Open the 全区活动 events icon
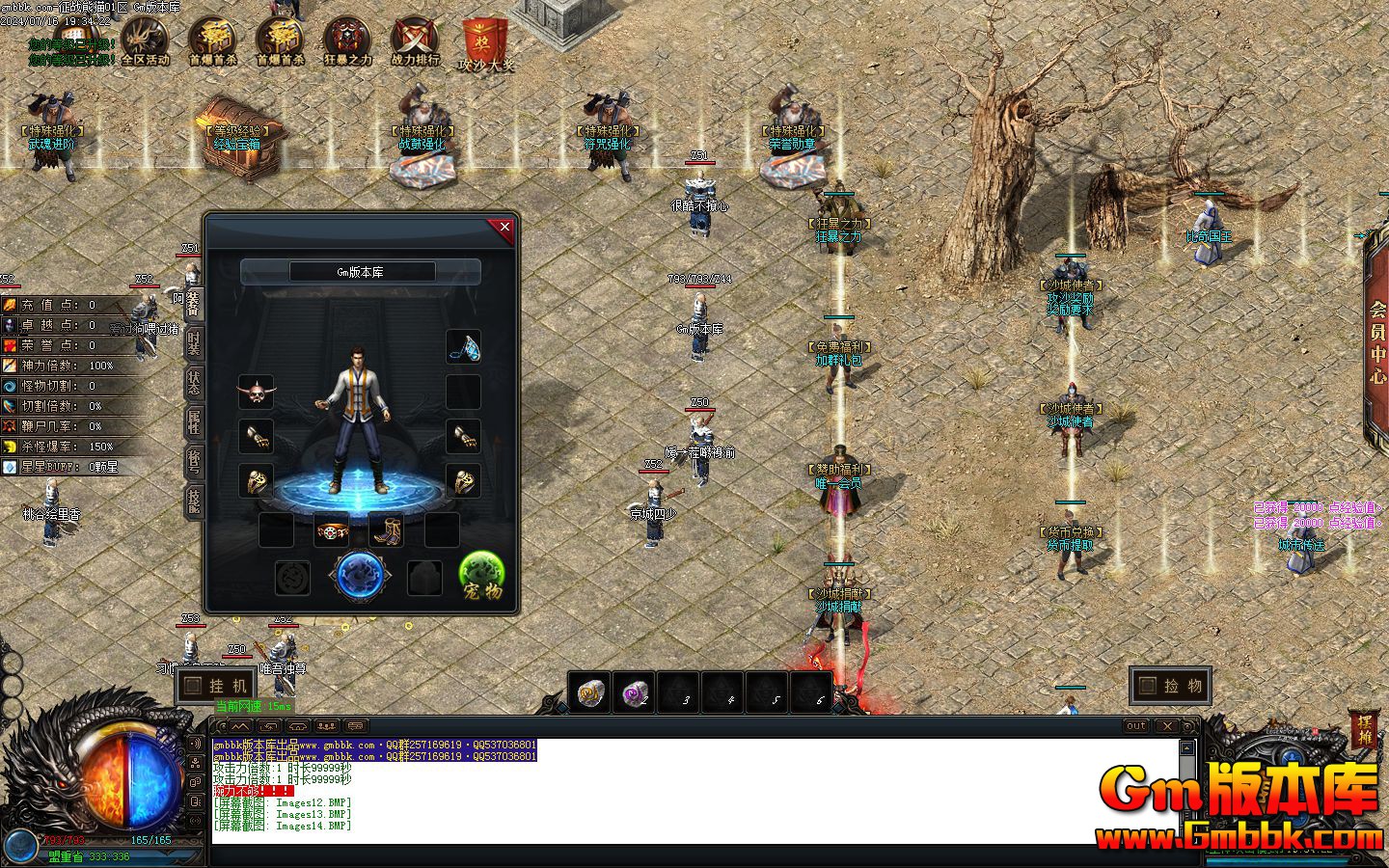The width and height of the screenshot is (1389, 868). click(x=145, y=42)
